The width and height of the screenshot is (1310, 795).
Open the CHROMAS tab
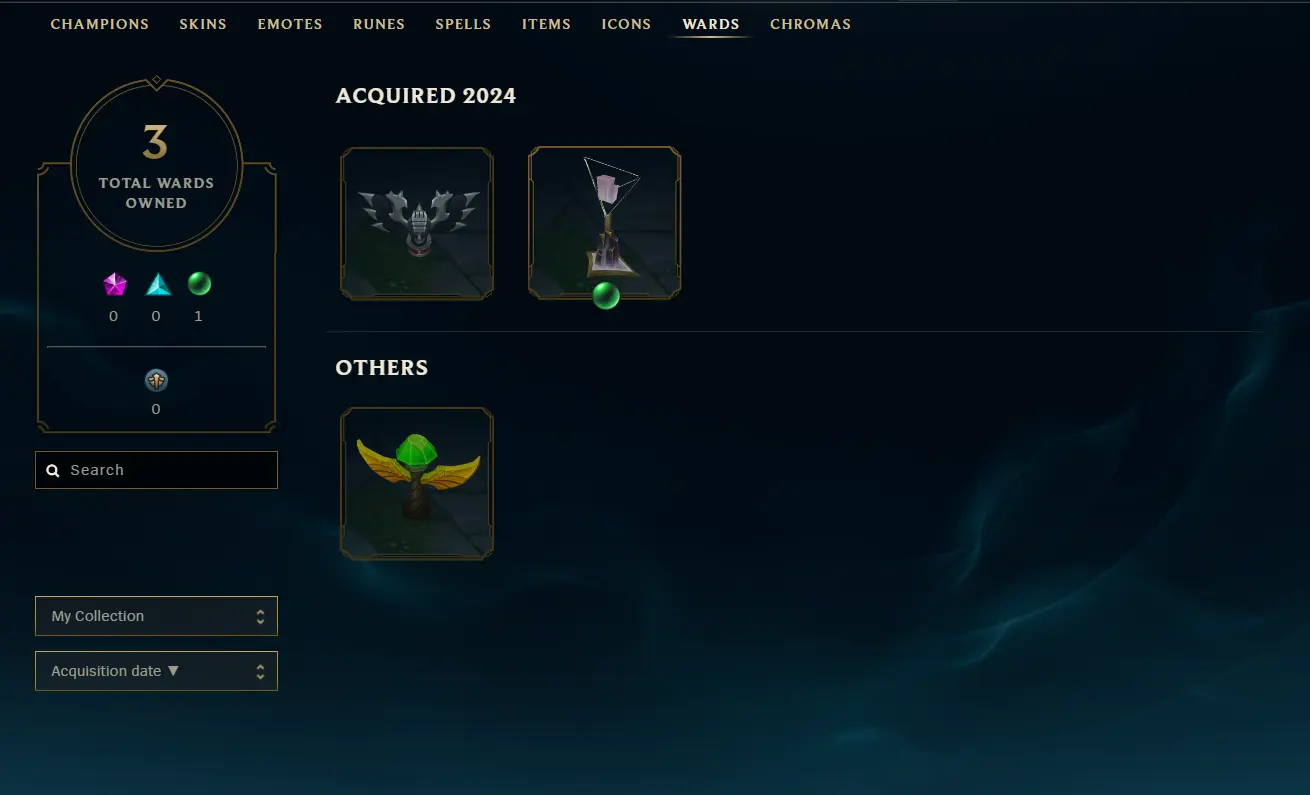click(x=810, y=24)
